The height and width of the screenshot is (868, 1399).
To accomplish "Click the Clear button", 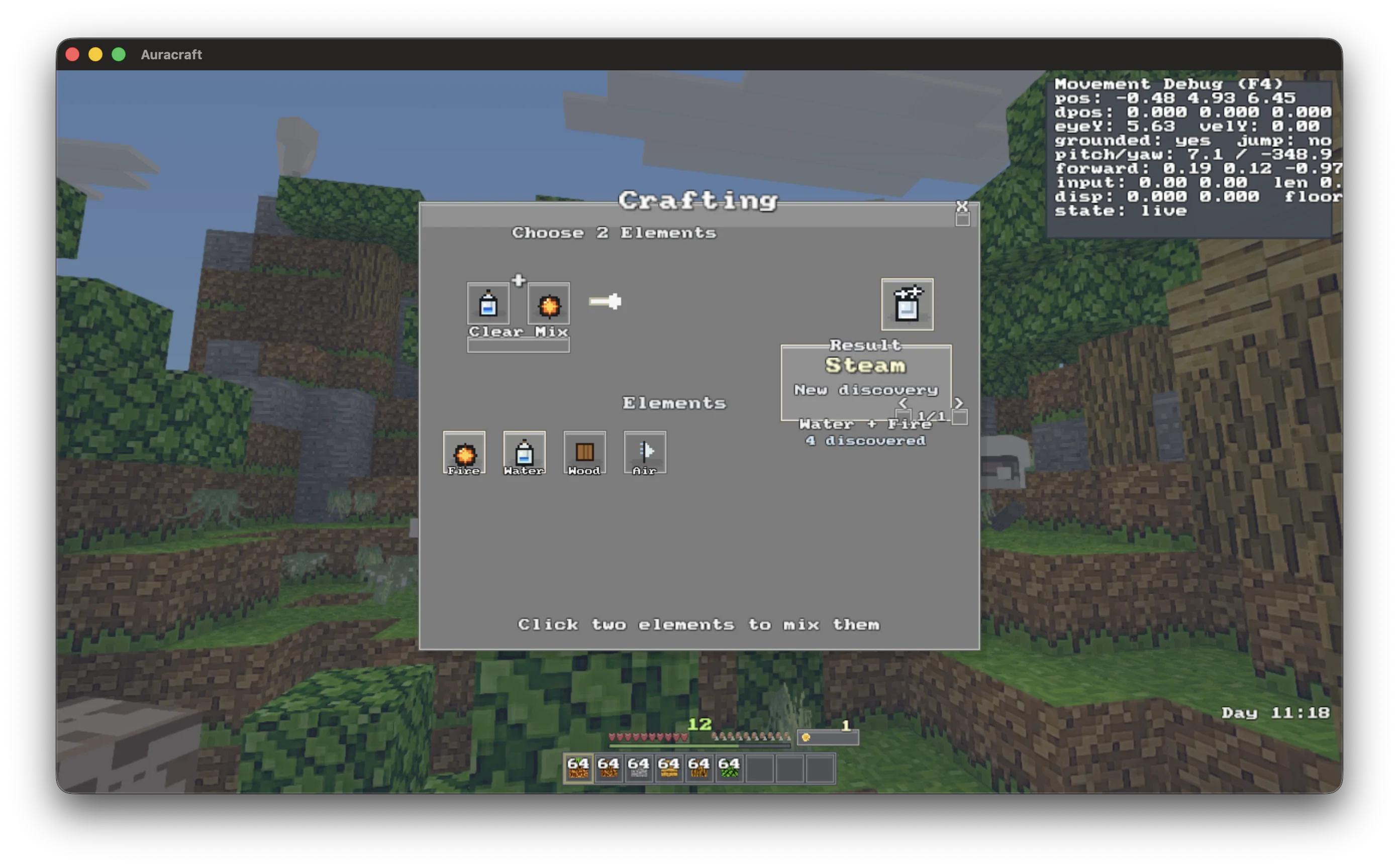I will tap(495, 332).
